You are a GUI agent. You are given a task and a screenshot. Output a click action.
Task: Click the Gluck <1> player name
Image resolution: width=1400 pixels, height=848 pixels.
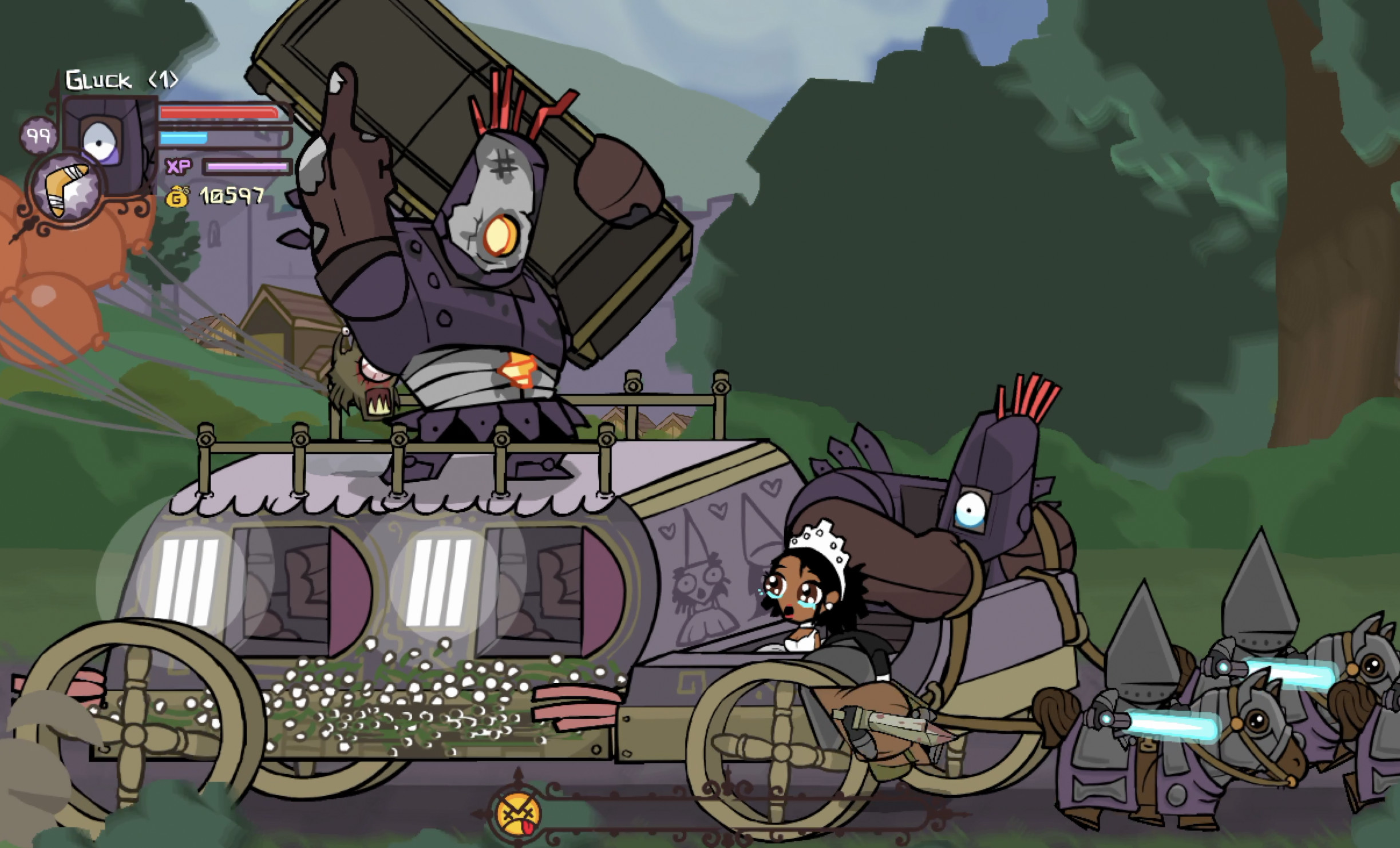(120, 80)
